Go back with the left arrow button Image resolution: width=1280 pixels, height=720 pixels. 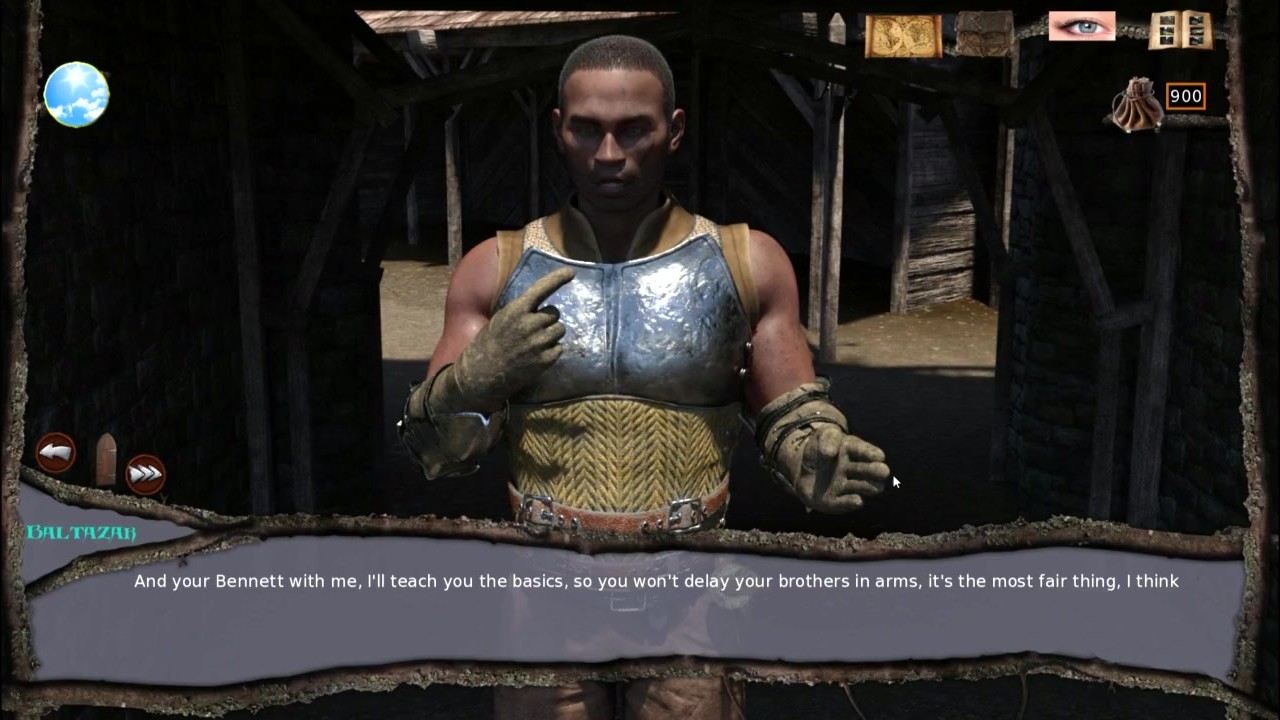point(56,453)
